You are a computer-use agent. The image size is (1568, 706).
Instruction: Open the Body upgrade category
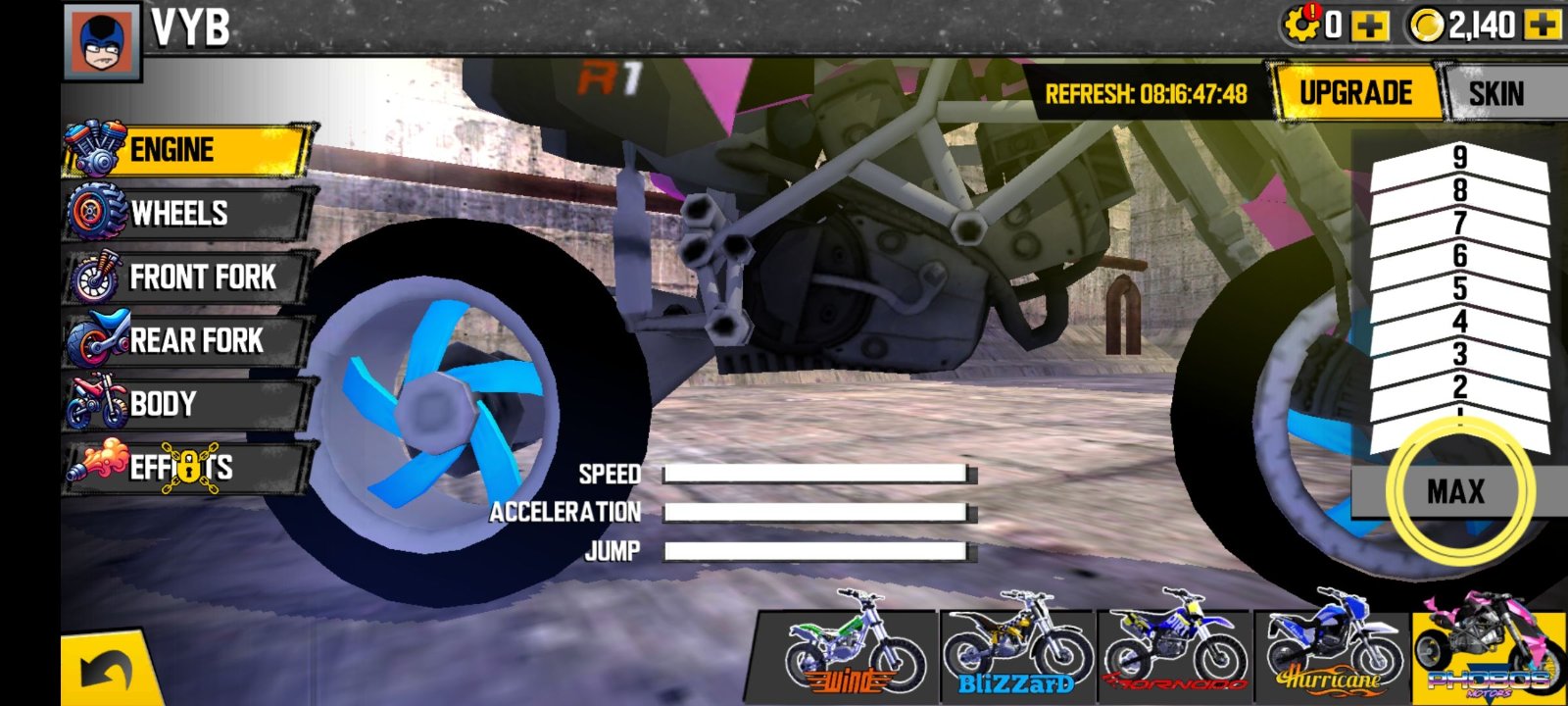186,403
